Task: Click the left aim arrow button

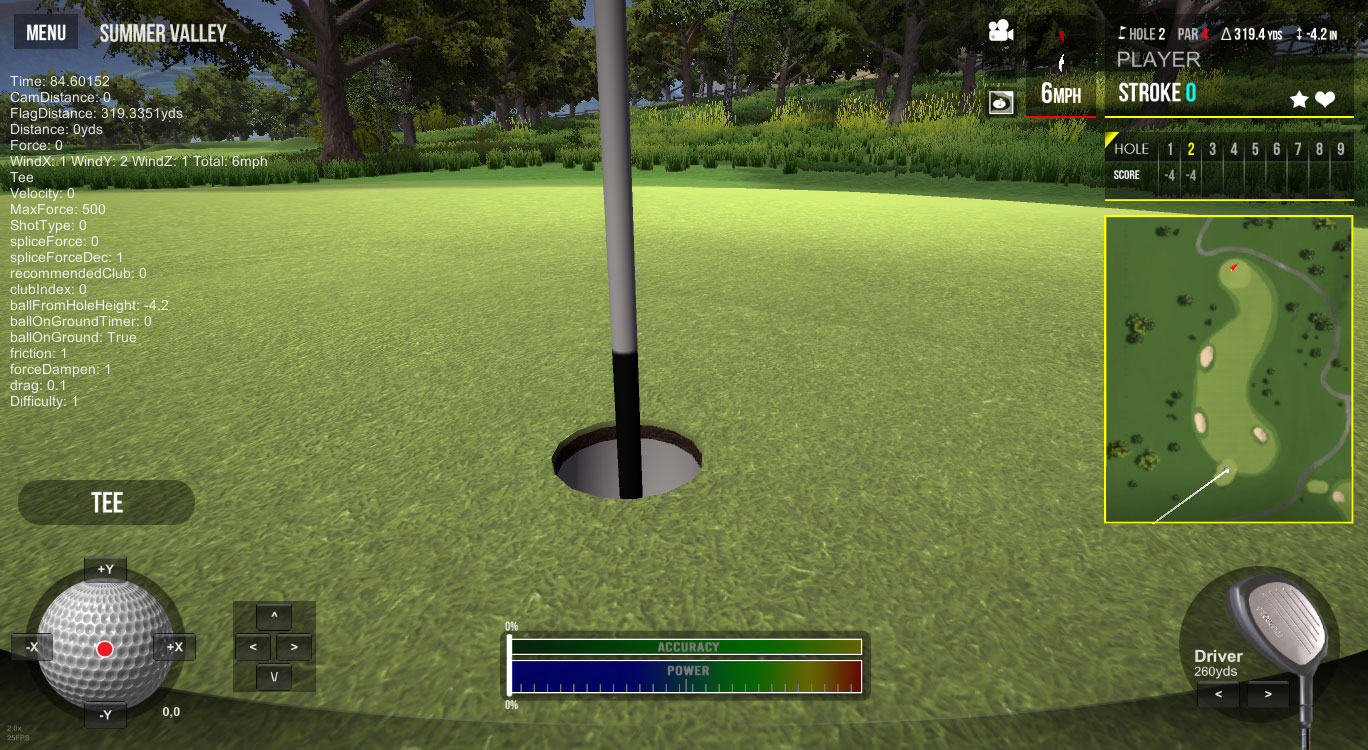Action: click(x=253, y=647)
